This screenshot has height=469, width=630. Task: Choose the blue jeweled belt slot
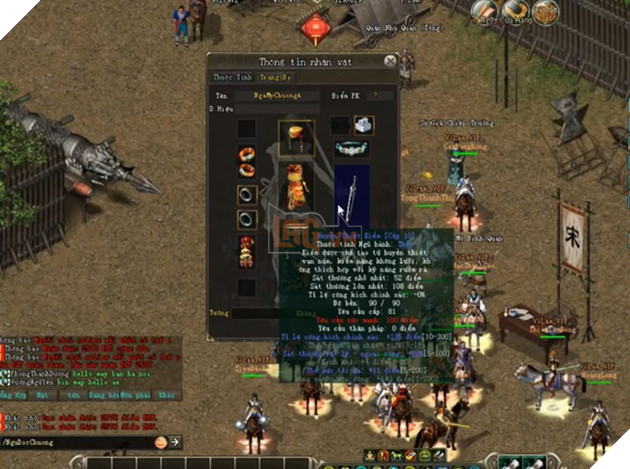point(351,148)
